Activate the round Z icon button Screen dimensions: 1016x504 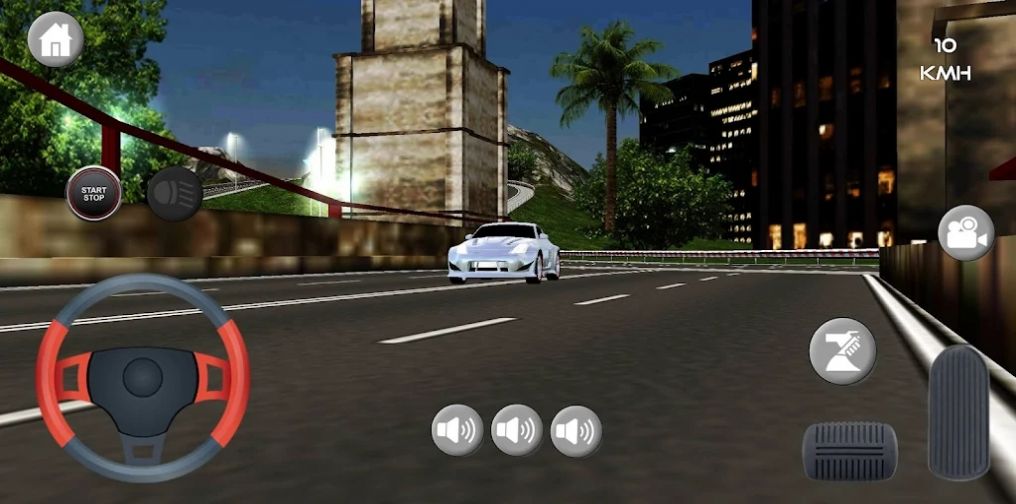[842, 351]
